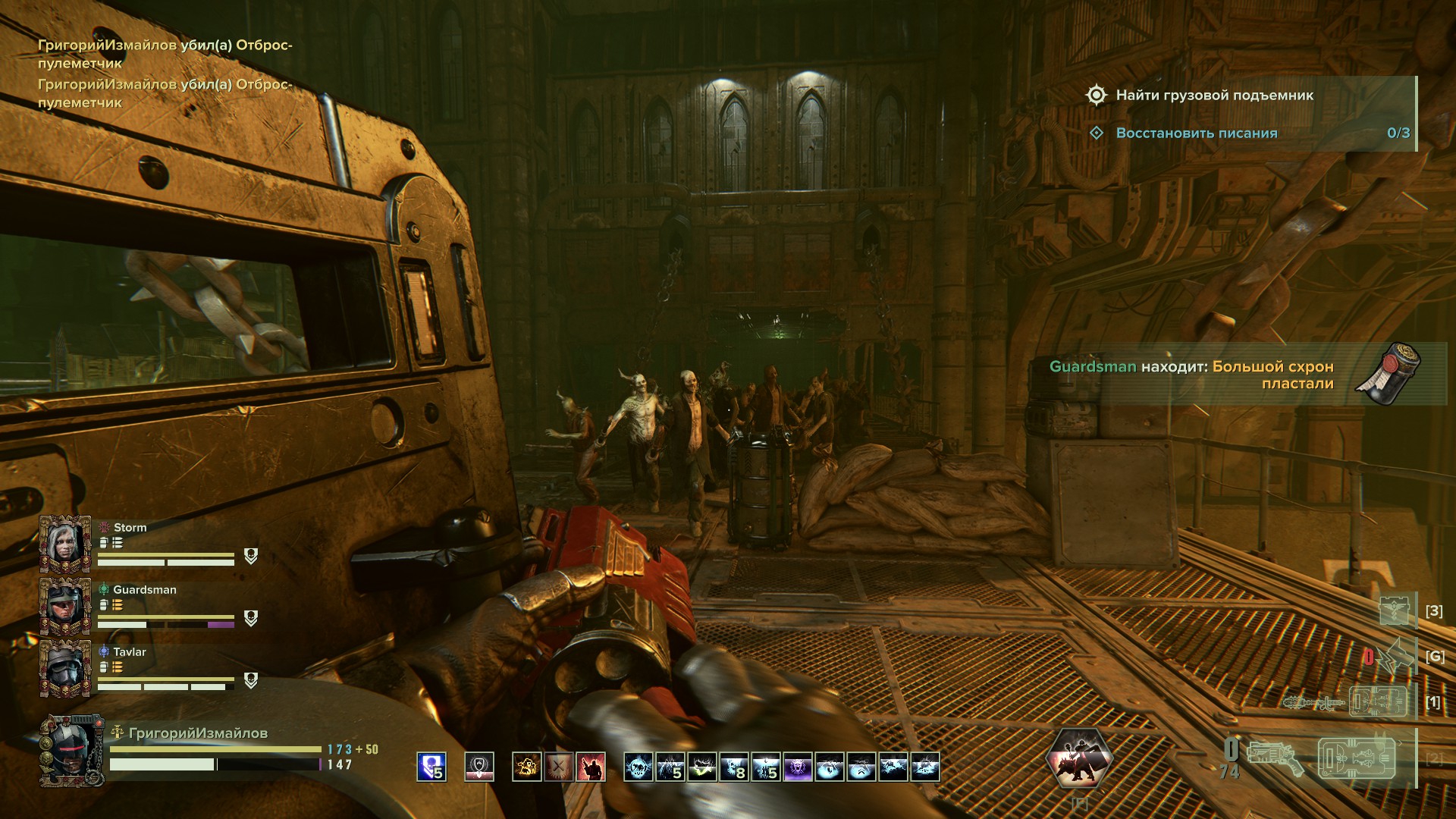Click the ГригорийИзмайлов player portrait
The height and width of the screenshot is (819, 1456).
[71, 750]
